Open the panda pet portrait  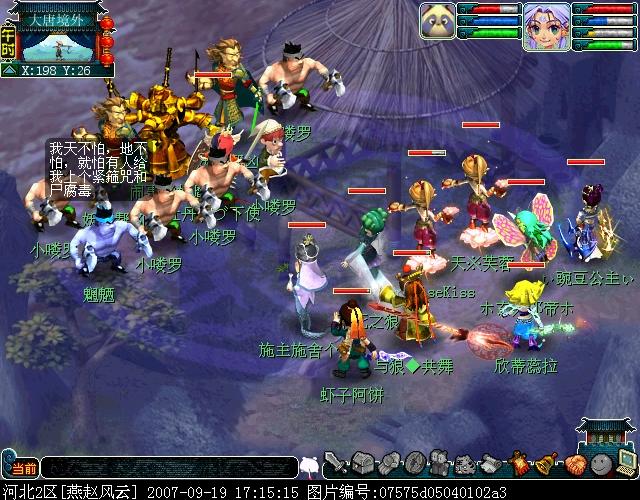pos(438,22)
